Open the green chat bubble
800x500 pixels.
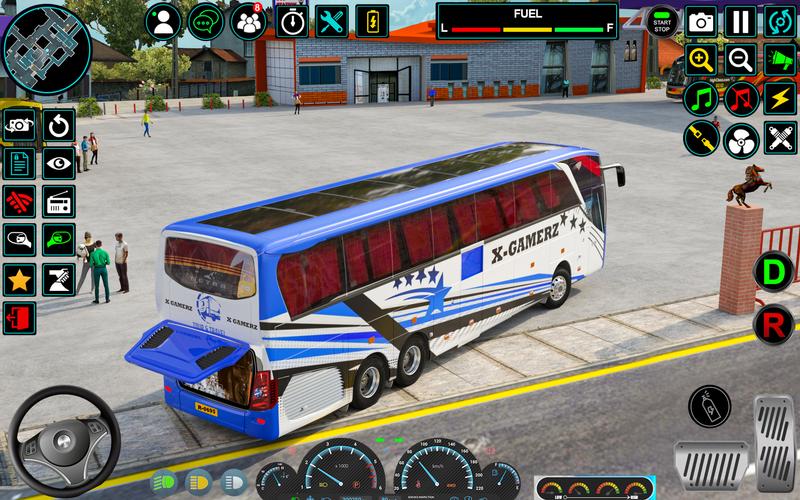coord(206,21)
